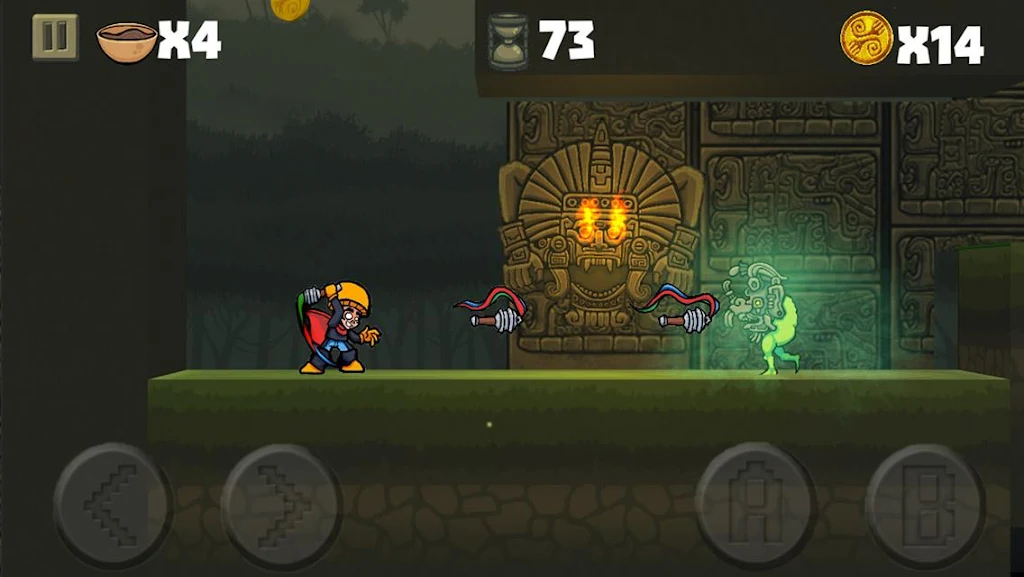Pause the game with the pause button
Image resolution: width=1024 pixels, height=577 pixels.
pyautogui.click(x=55, y=37)
